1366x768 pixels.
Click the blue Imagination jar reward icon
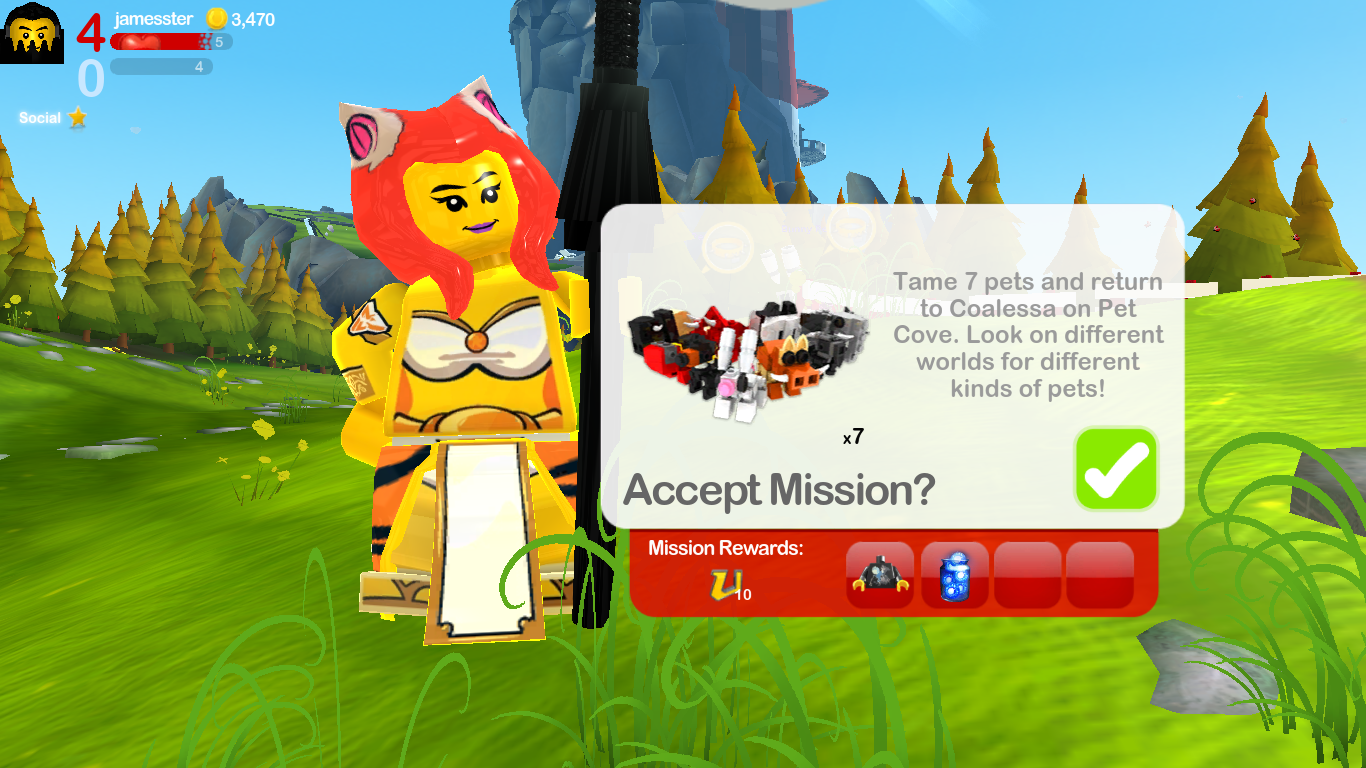point(953,576)
